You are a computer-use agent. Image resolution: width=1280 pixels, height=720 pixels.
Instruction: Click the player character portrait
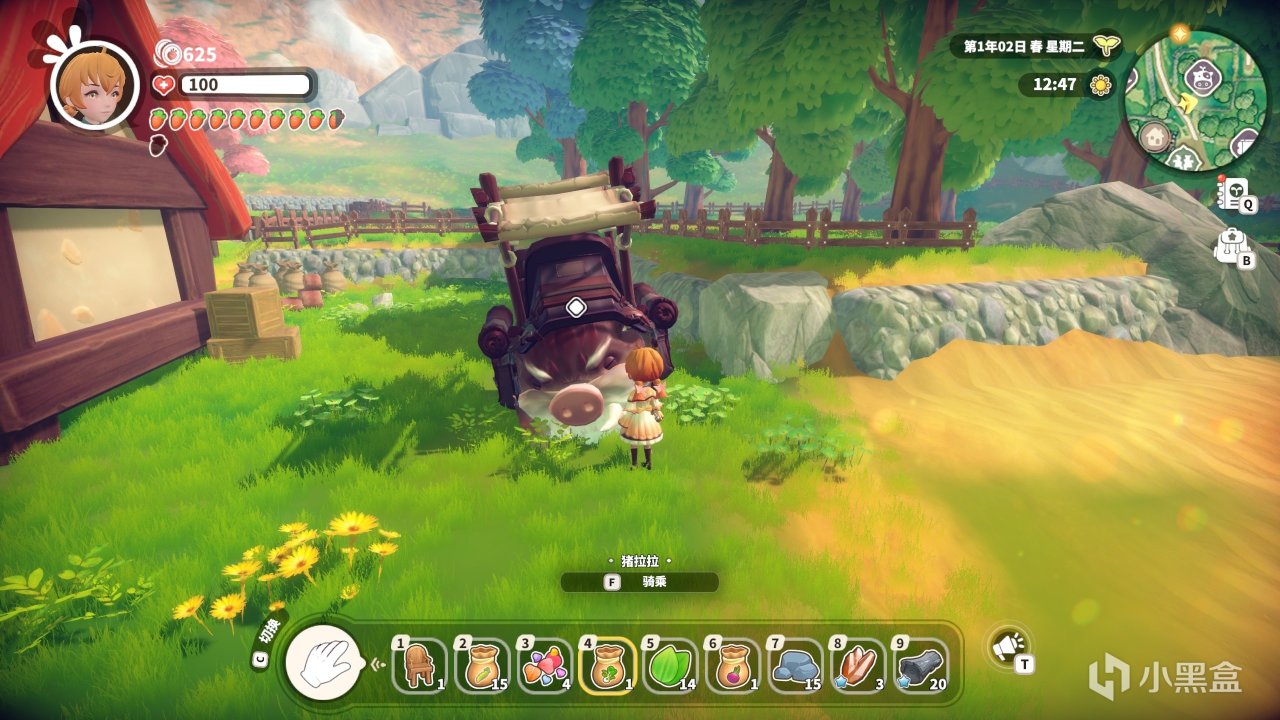click(x=94, y=84)
